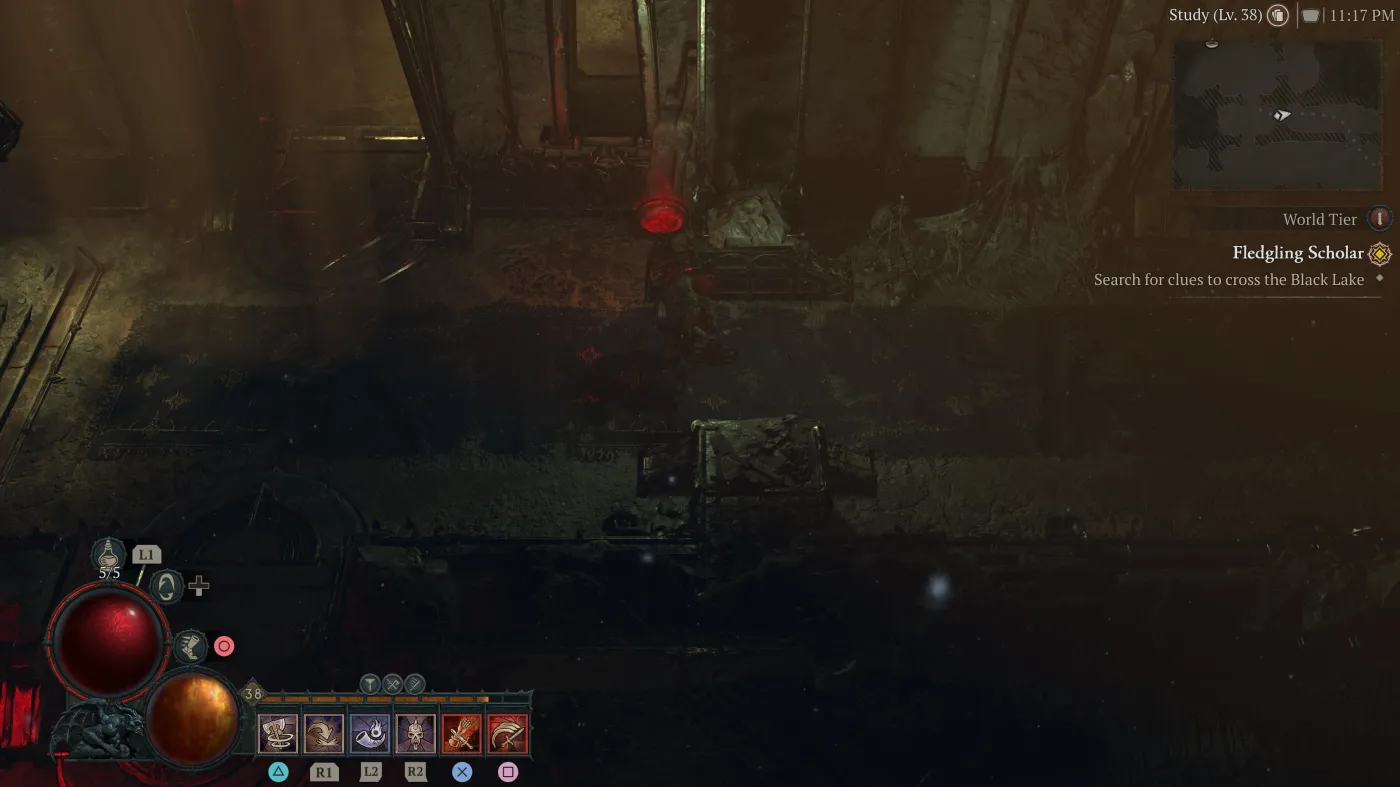1400x787 pixels.
Task: Use the scythe-and-sword skill bound to Square
Action: click(x=508, y=733)
